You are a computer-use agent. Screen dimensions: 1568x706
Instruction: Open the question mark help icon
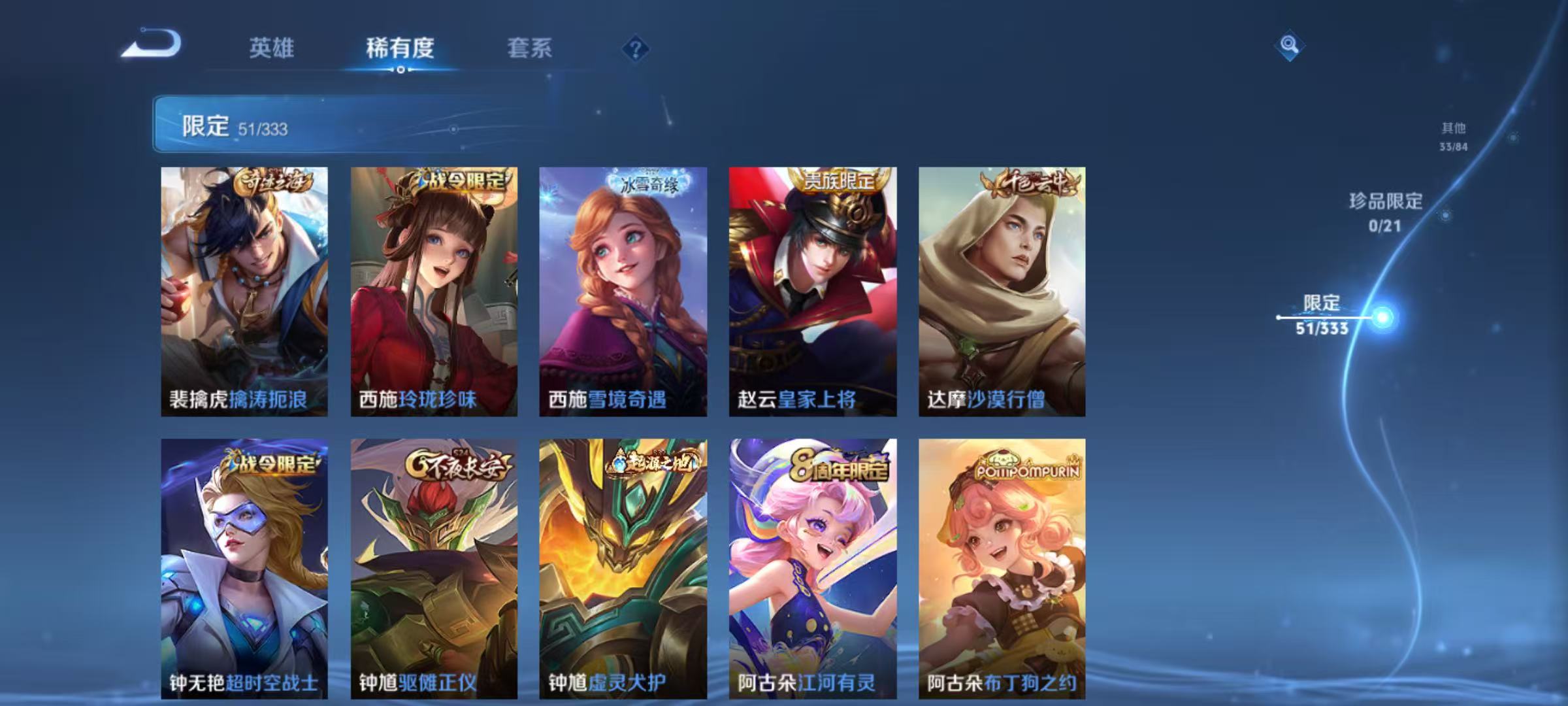635,48
